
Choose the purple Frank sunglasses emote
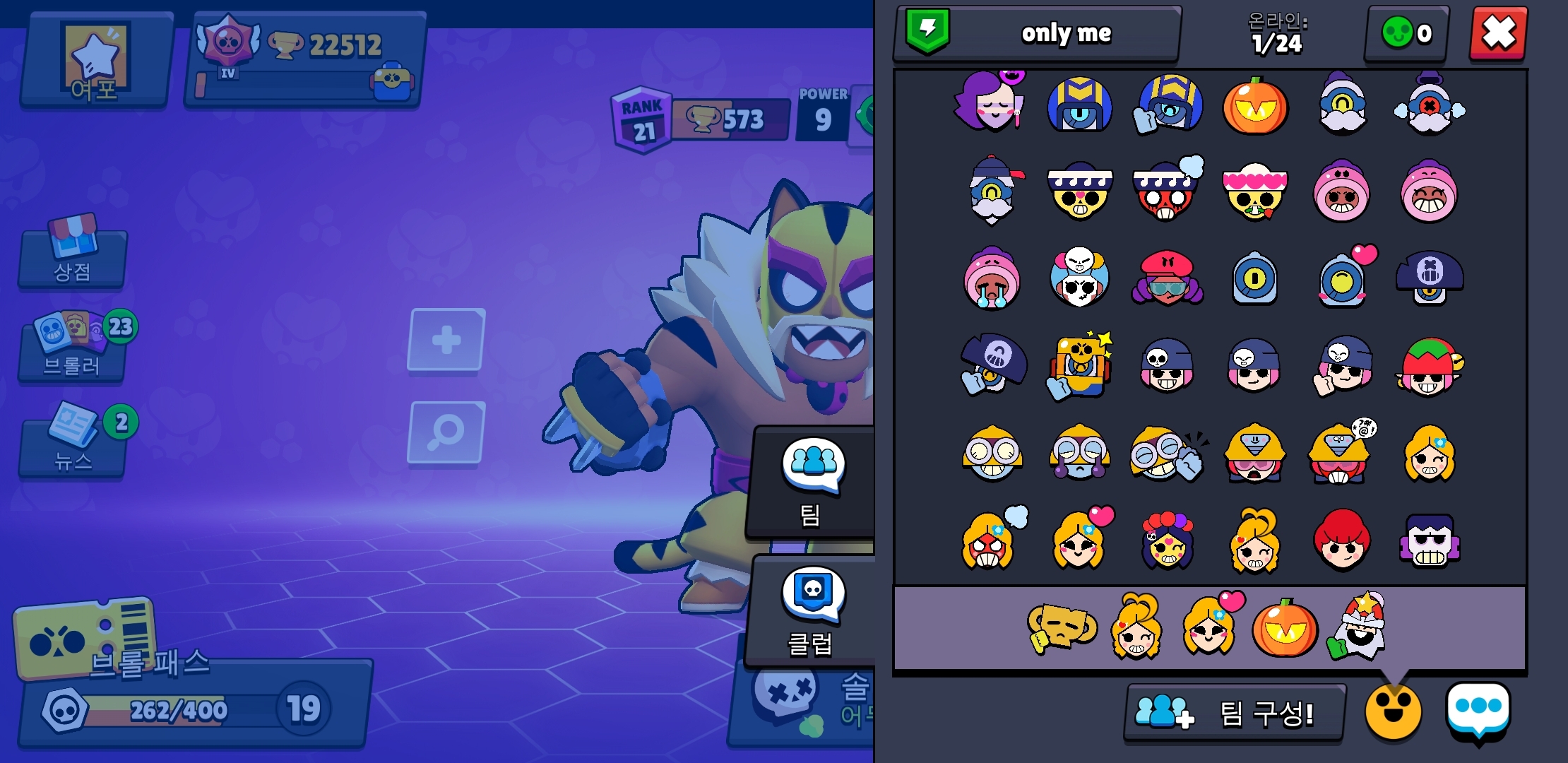[1430, 542]
